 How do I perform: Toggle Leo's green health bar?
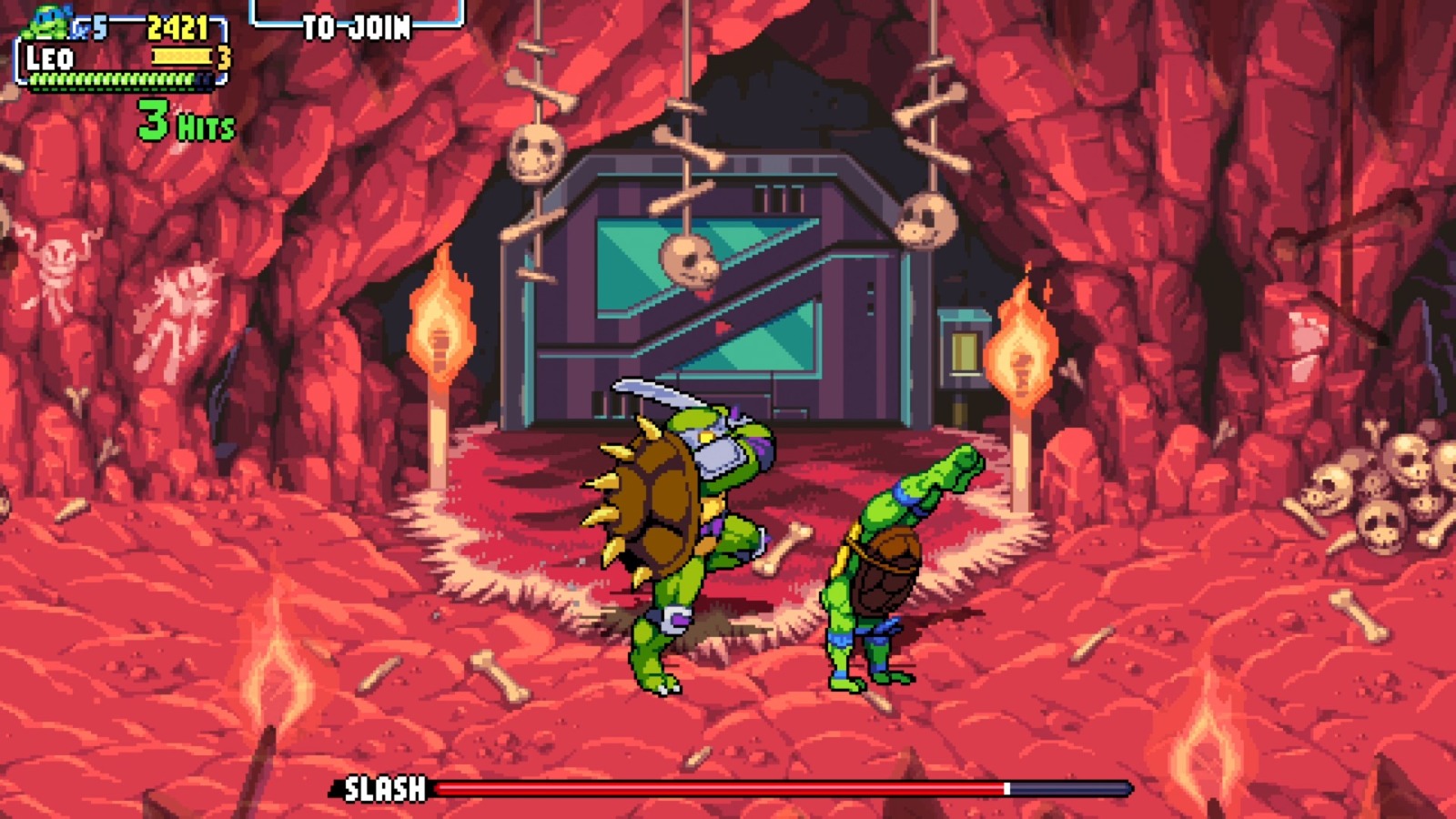tap(114, 82)
